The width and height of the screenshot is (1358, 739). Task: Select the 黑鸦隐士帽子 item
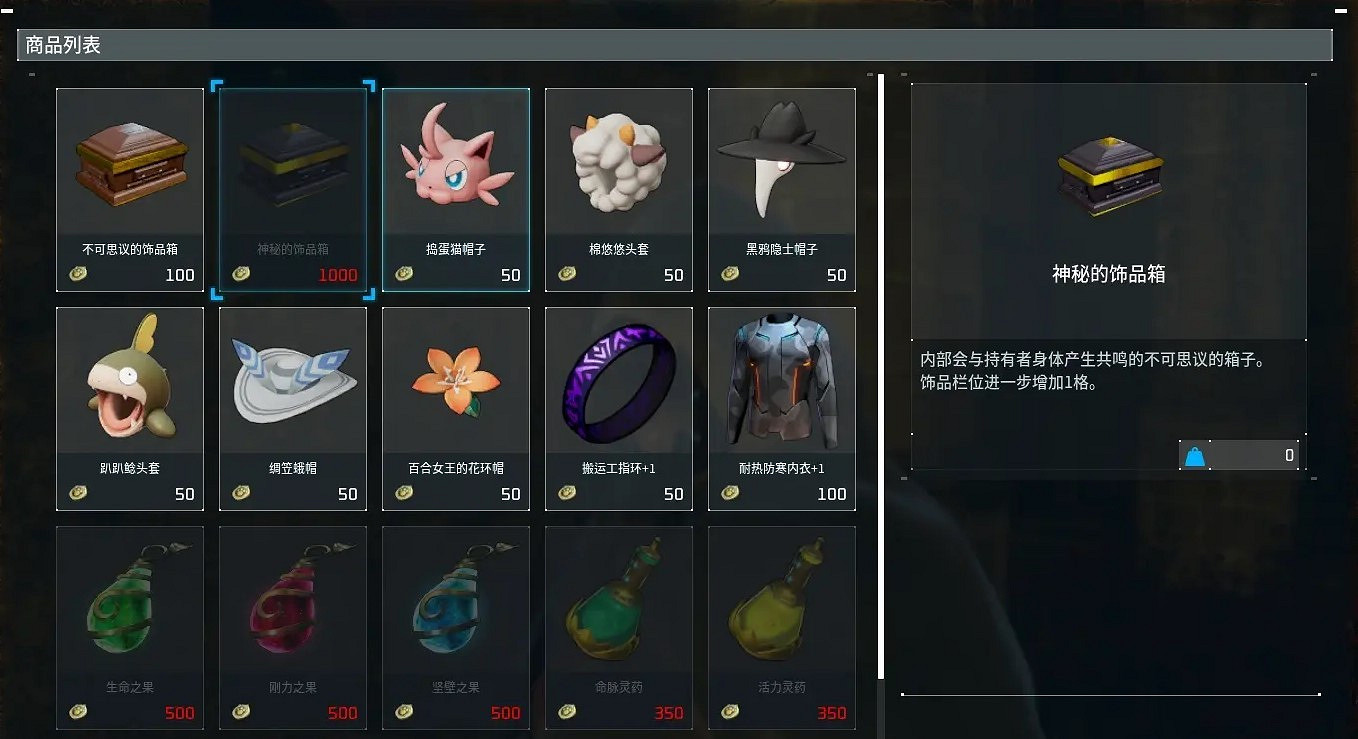[x=782, y=190]
